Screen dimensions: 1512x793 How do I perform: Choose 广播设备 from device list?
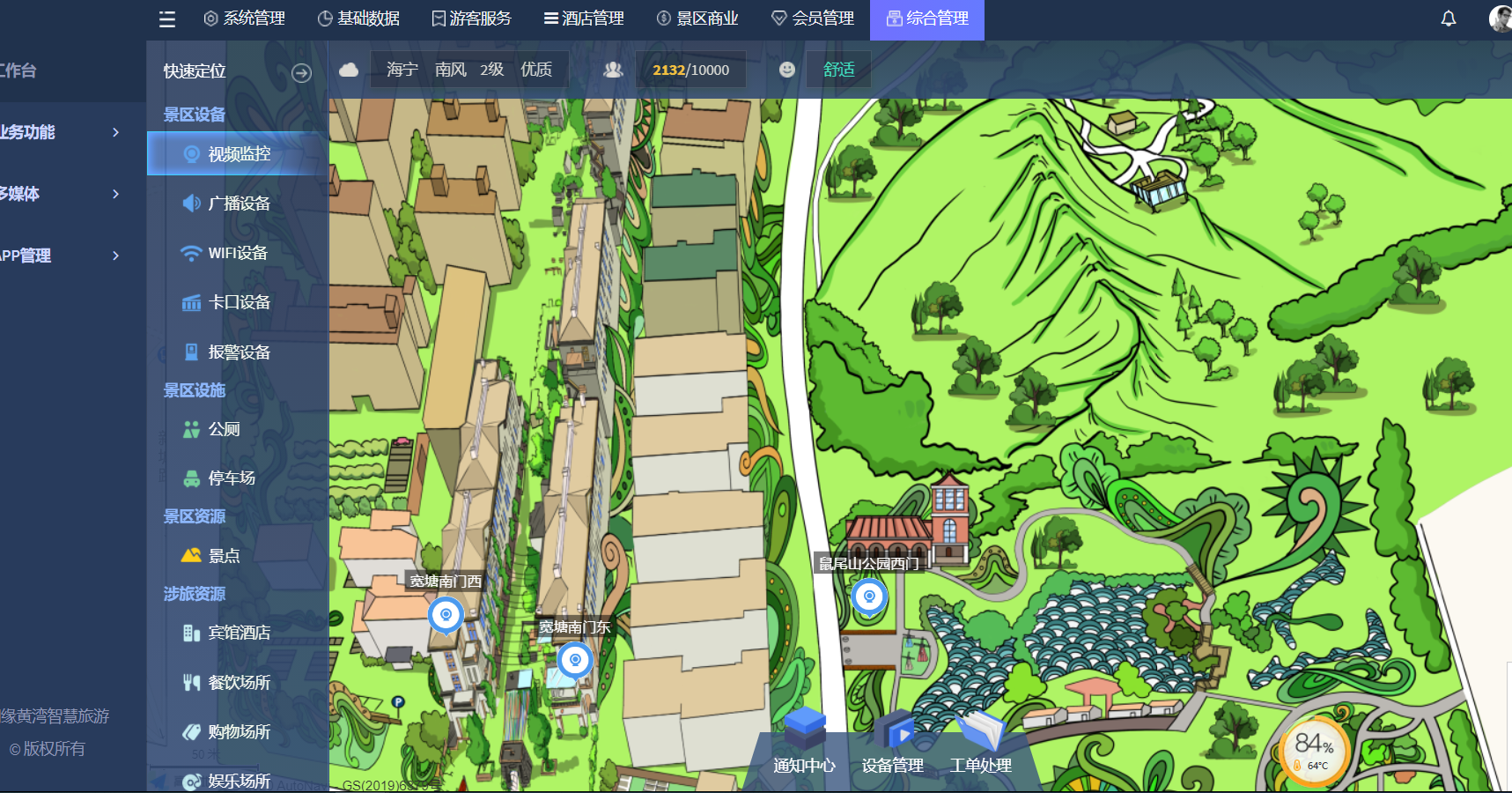point(238,204)
